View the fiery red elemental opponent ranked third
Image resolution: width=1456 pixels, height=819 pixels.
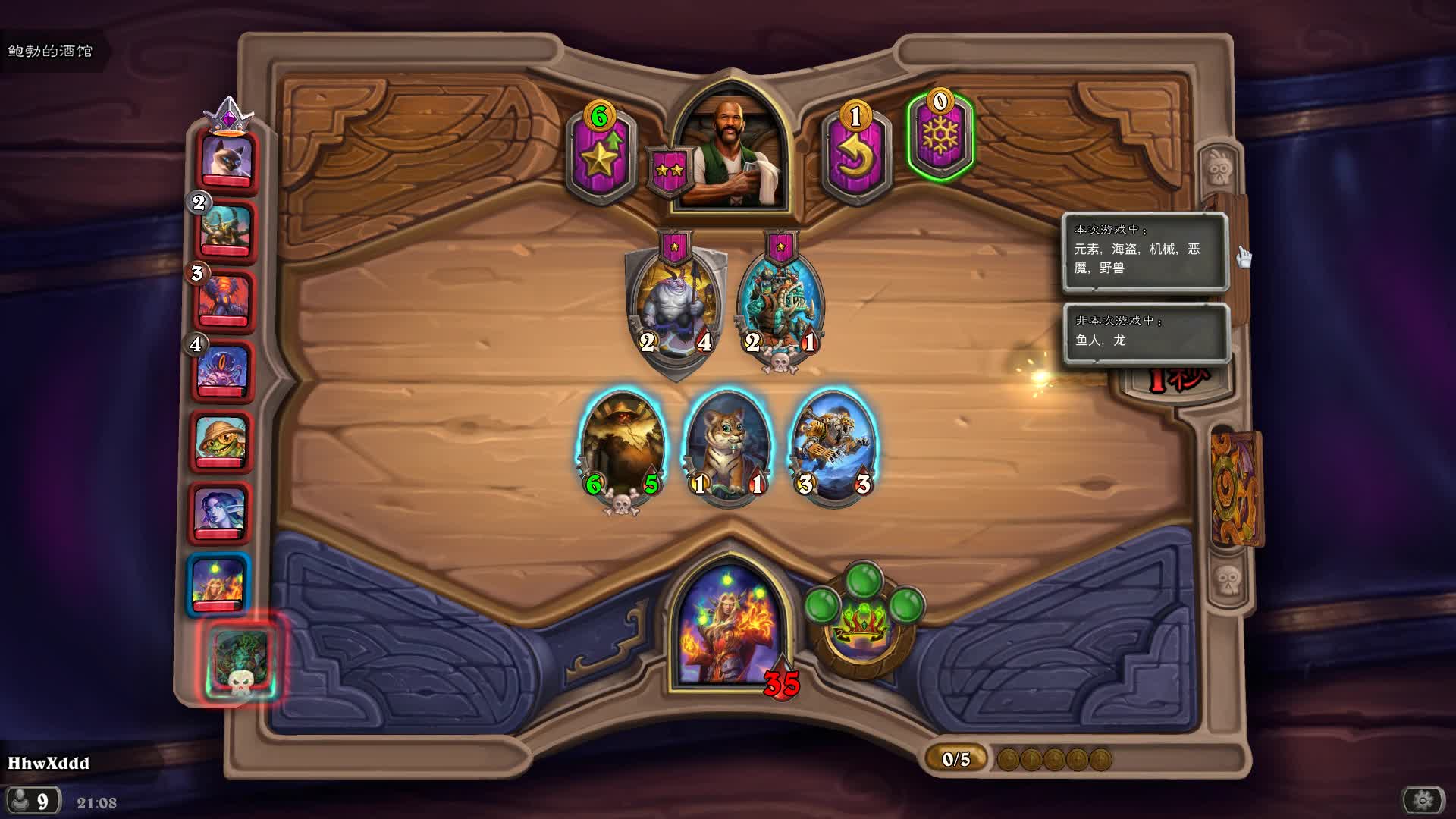point(224,300)
